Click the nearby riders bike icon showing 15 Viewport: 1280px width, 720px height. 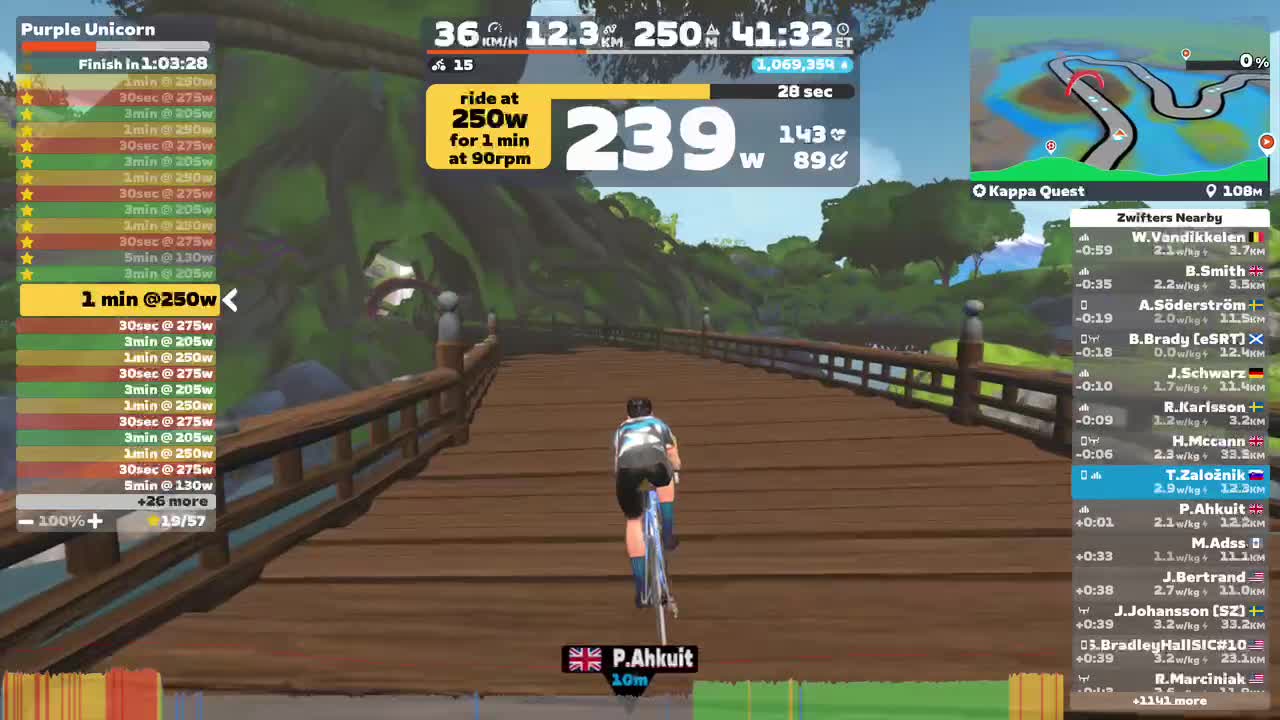tap(440, 65)
